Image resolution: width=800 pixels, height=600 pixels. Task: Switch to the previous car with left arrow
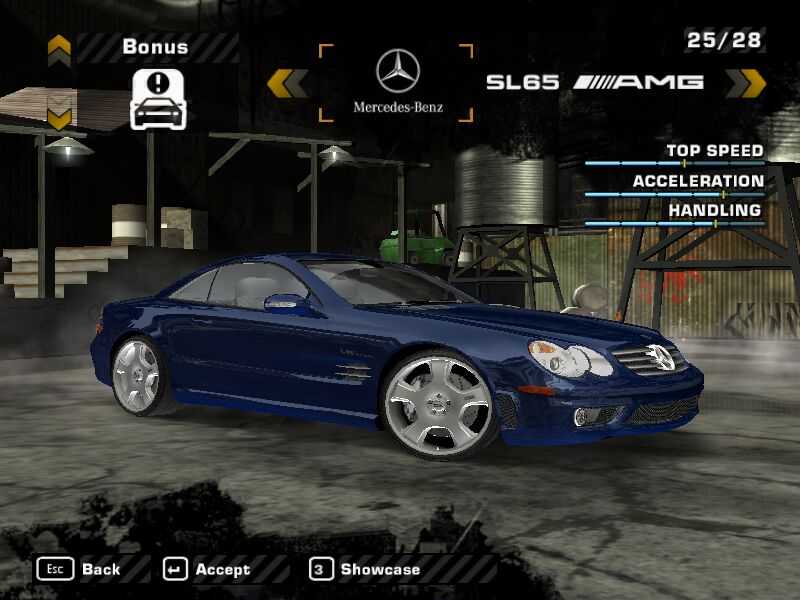pyautogui.click(x=288, y=83)
